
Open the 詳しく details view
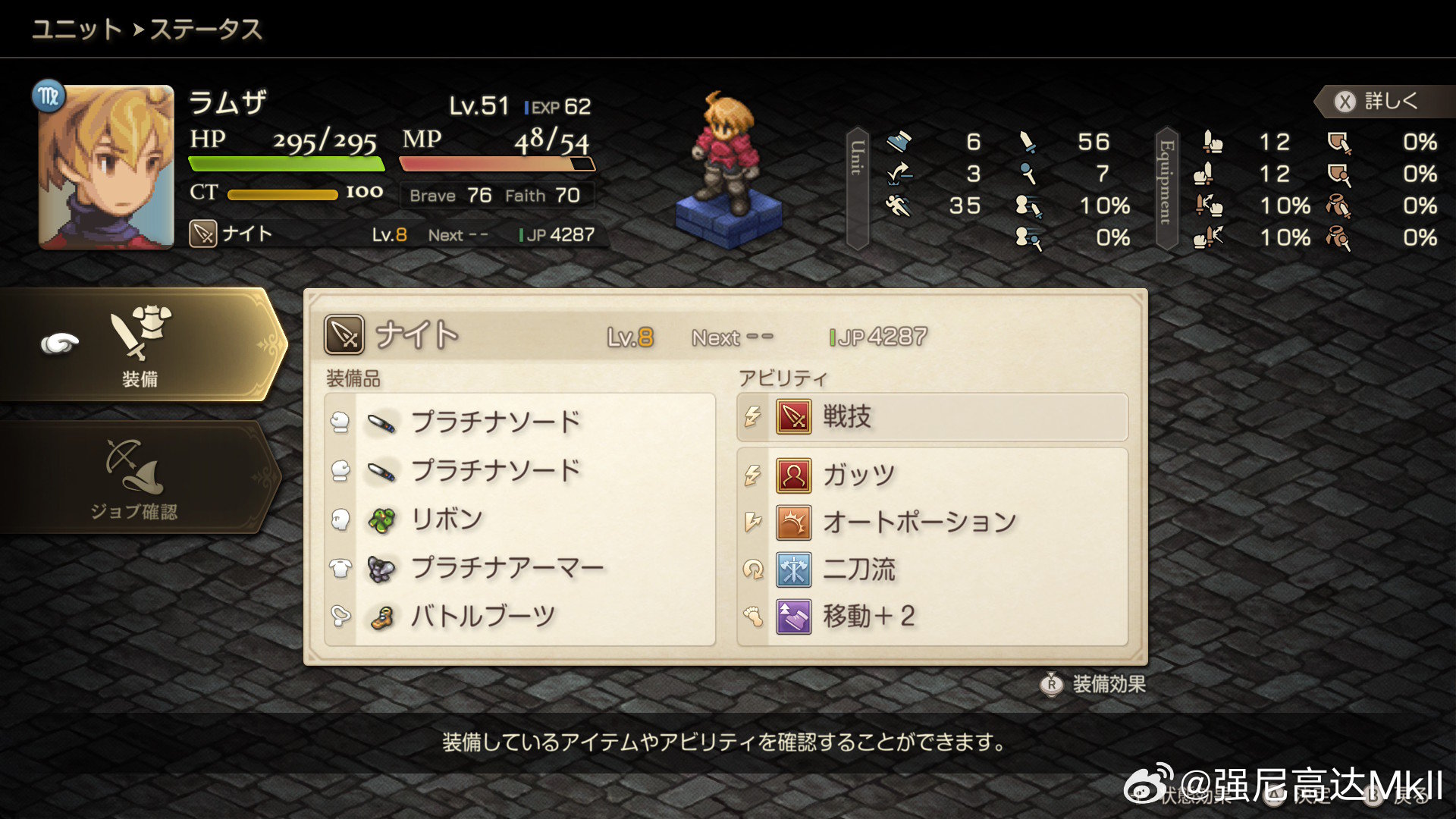[x=1380, y=101]
